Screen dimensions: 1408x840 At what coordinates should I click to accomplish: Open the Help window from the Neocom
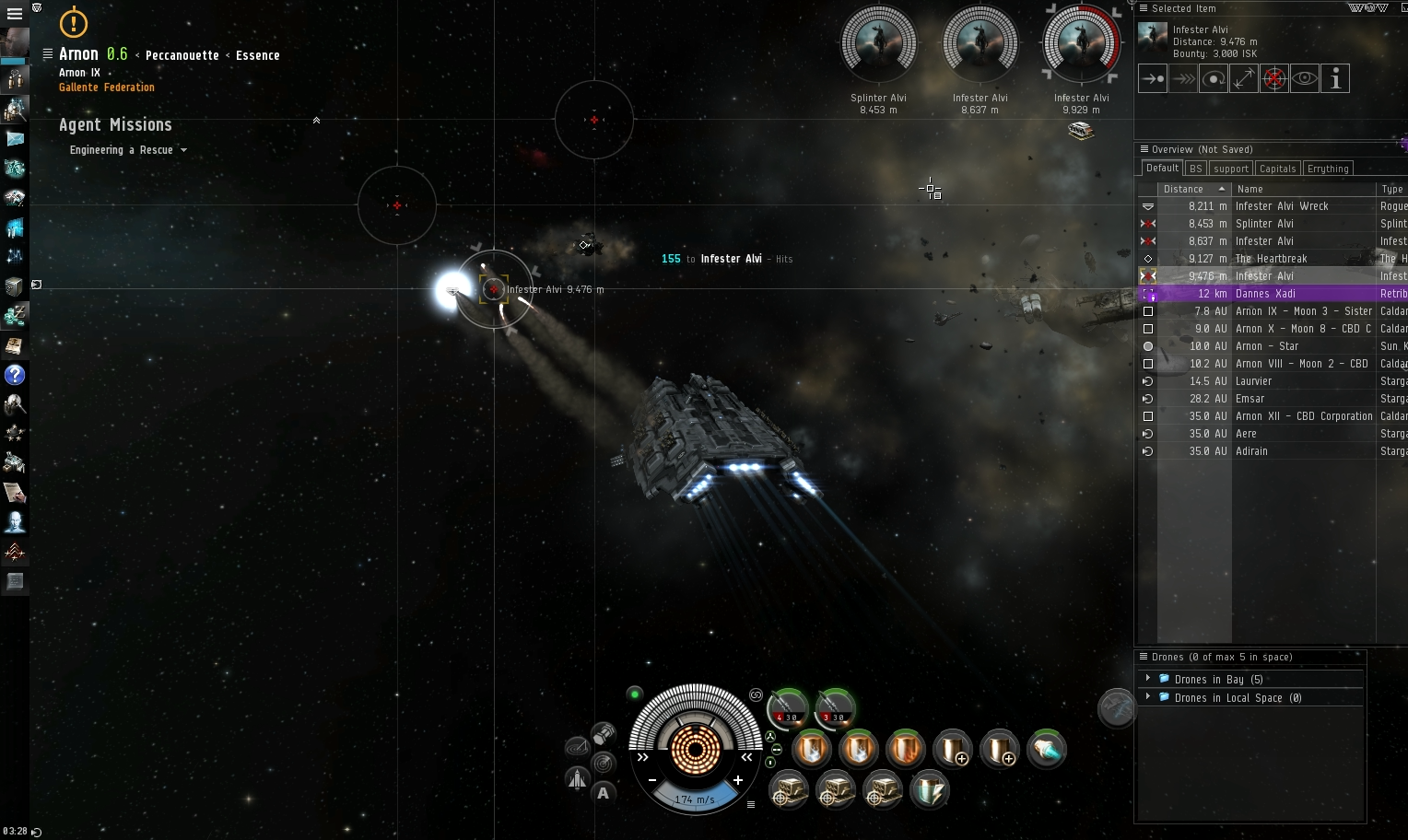pyautogui.click(x=15, y=376)
